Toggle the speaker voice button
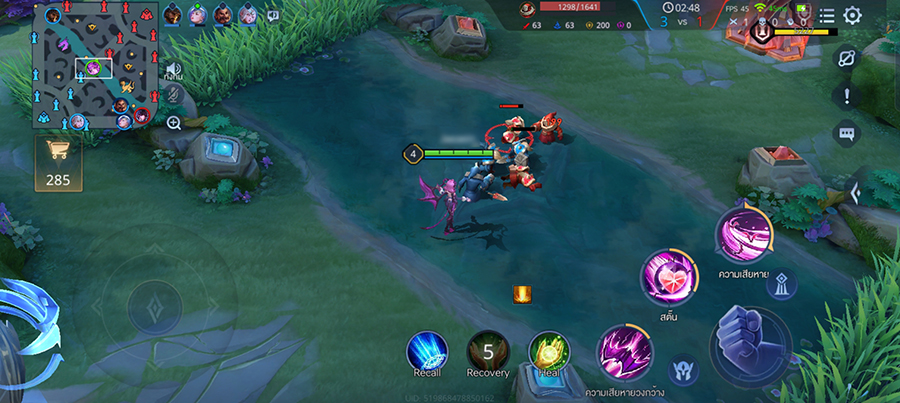 (x=174, y=72)
